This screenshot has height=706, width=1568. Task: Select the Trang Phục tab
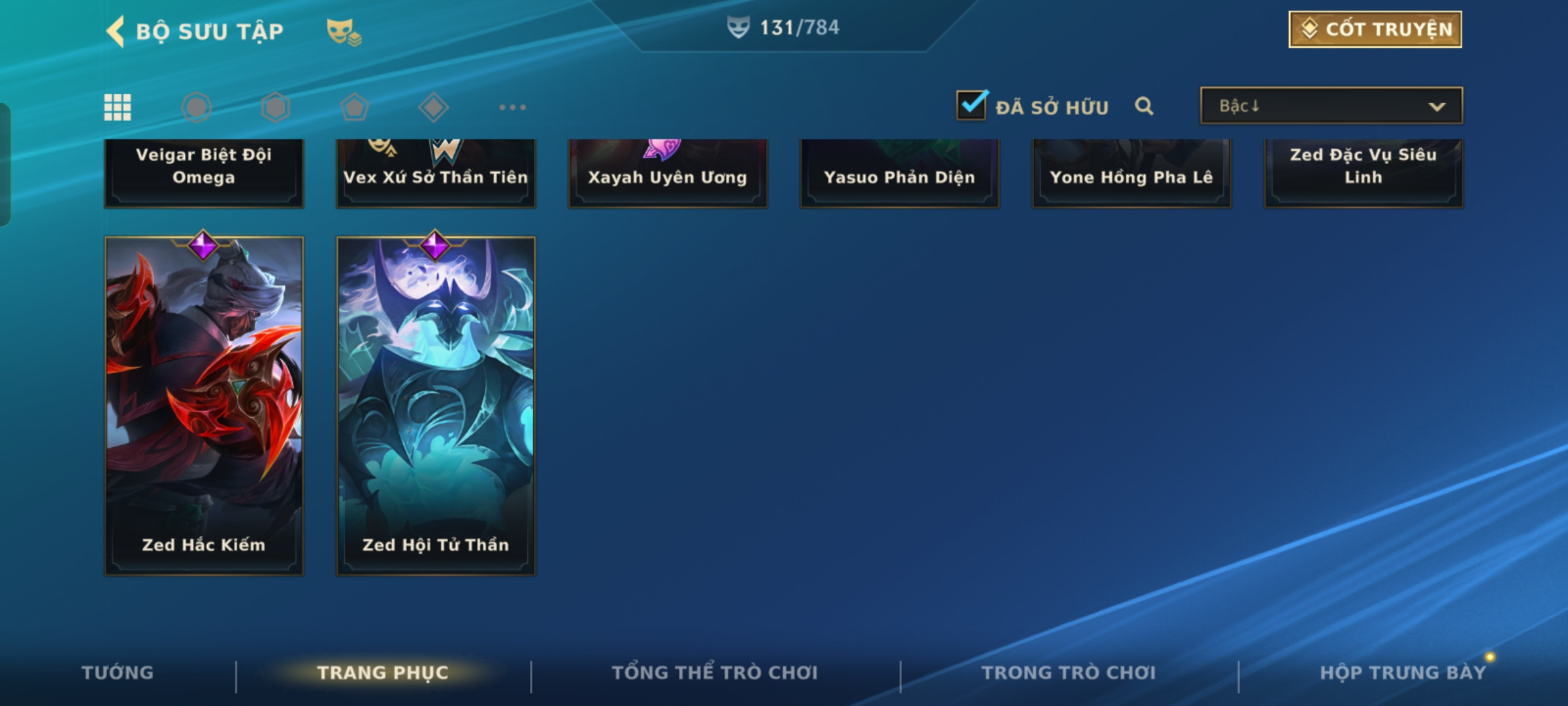point(383,673)
